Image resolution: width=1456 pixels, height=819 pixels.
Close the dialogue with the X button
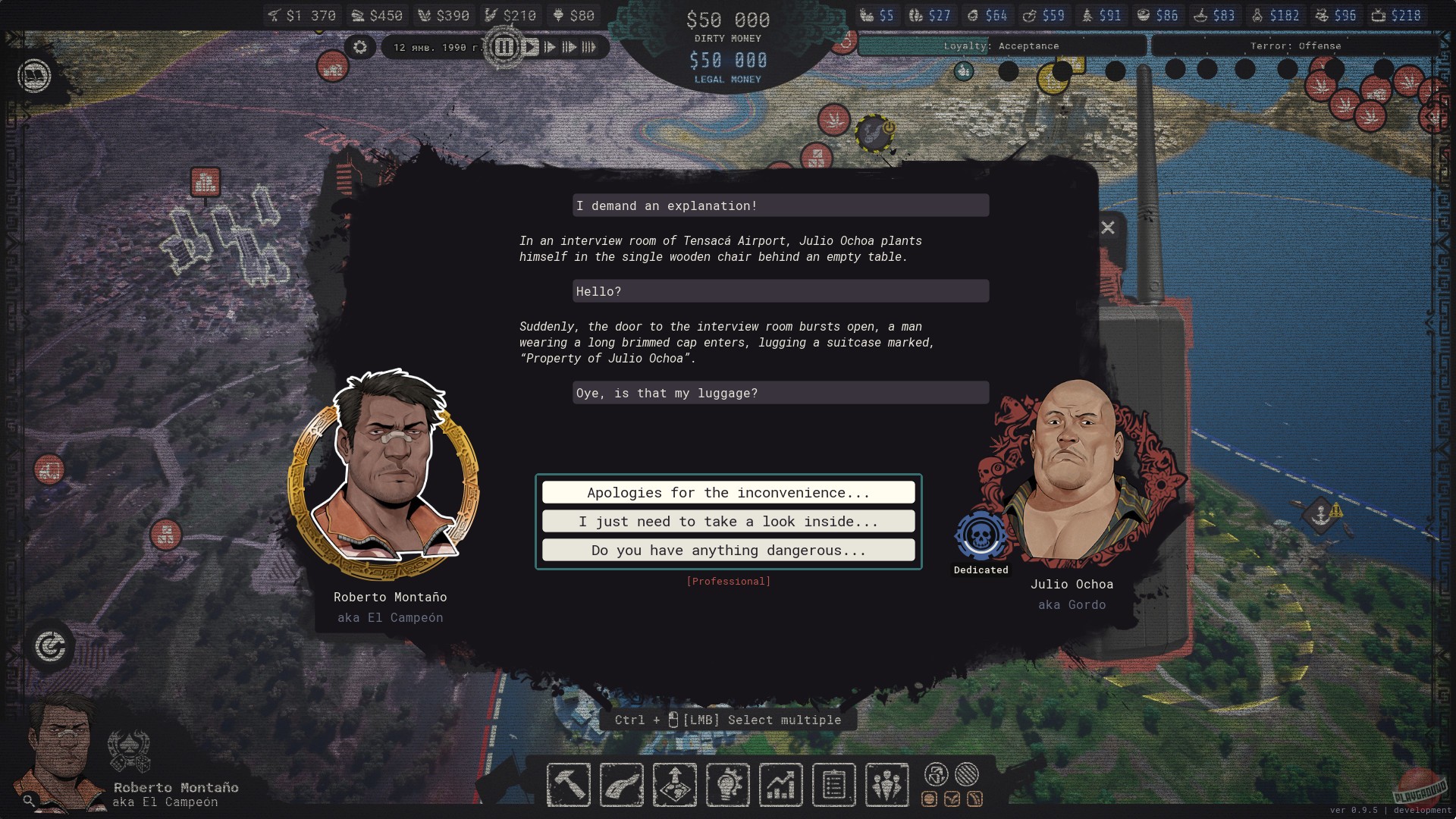1108,227
